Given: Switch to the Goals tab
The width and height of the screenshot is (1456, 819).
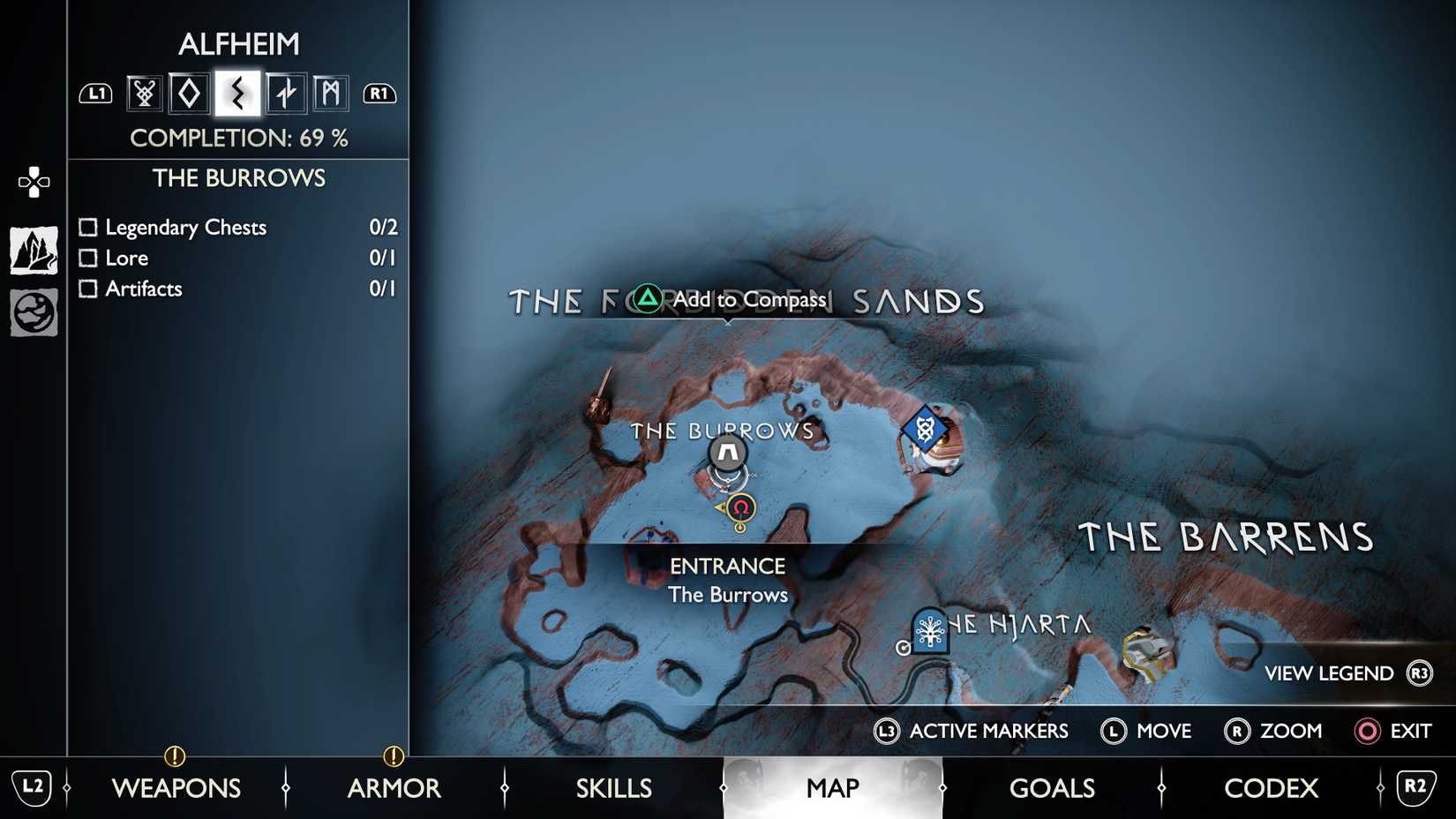Looking at the screenshot, I should point(1052,788).
